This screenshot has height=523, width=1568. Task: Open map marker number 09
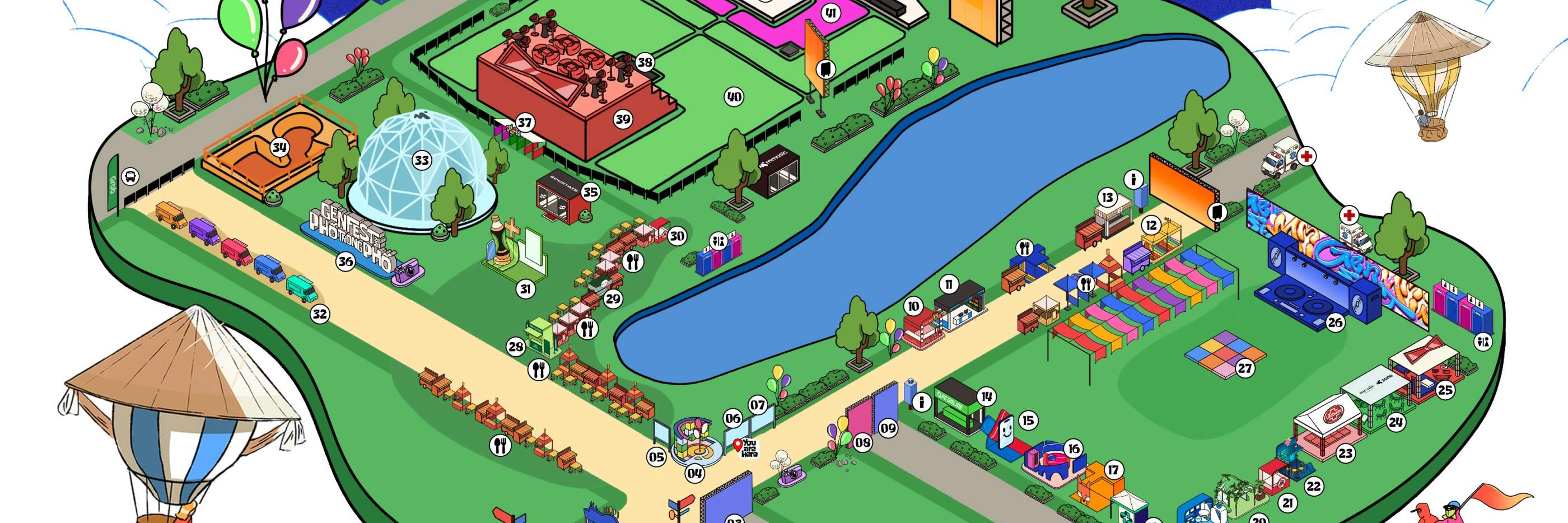pos(888,428)
